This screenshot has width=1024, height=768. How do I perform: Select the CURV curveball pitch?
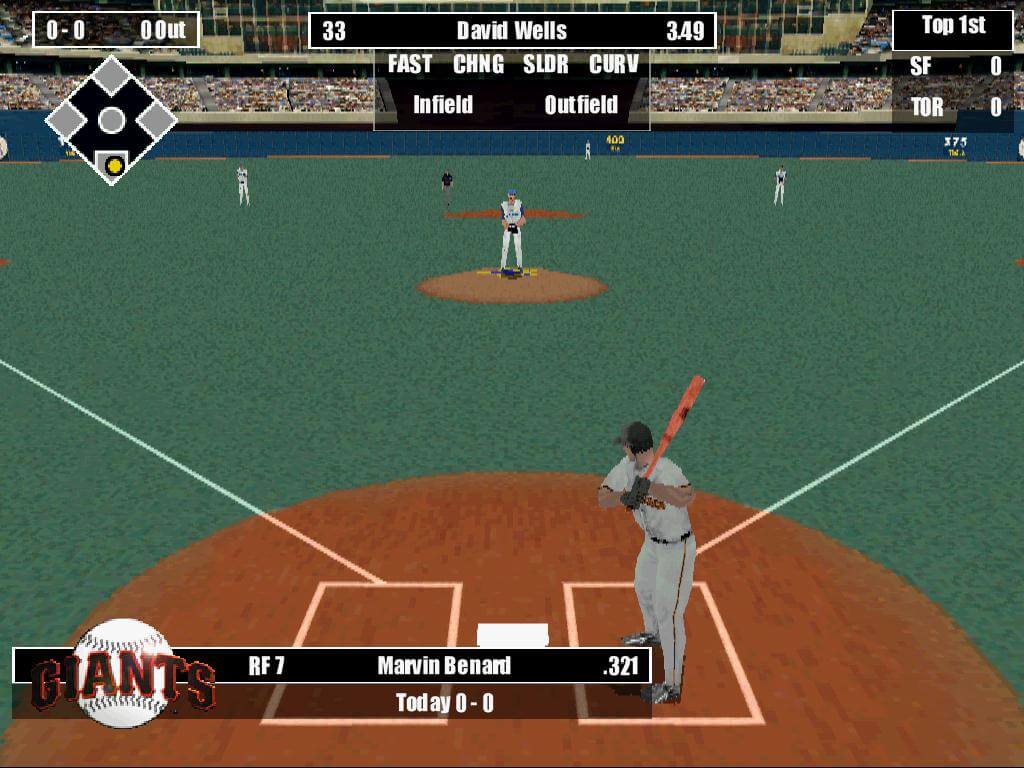tap(613, 65)
